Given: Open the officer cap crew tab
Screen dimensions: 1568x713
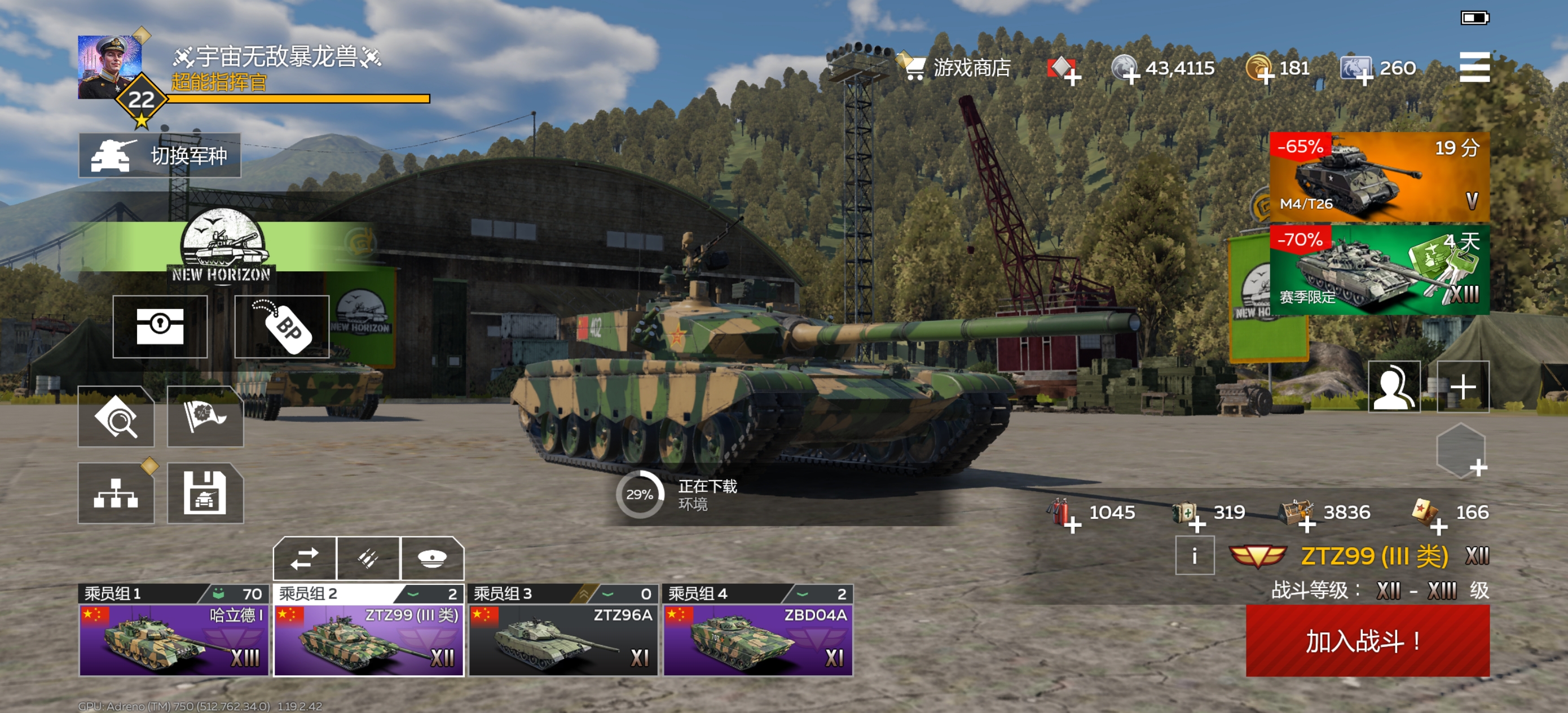Looking at the screenshot, I should click(432, 558).
